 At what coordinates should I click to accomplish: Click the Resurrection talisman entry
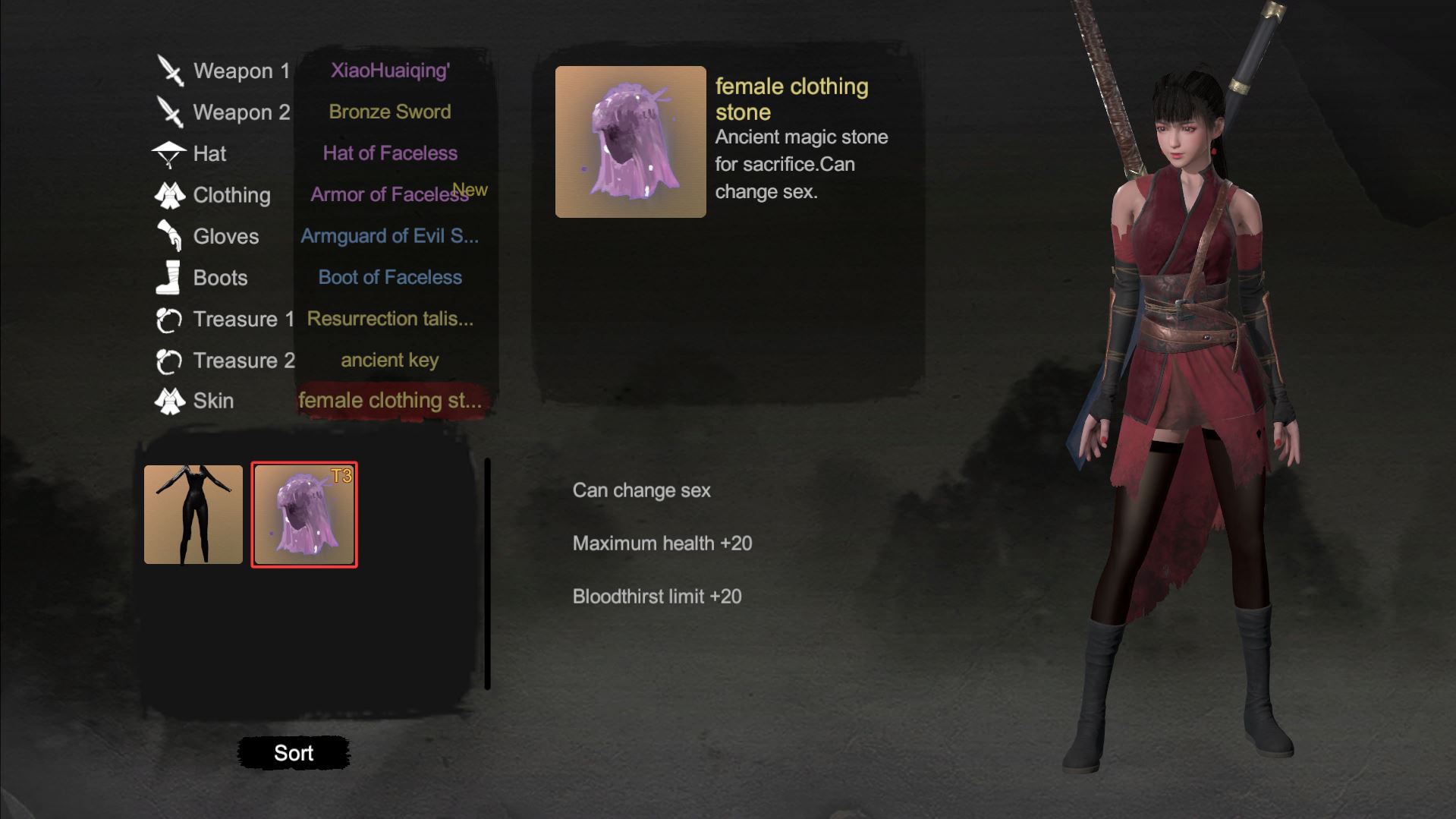tap(391, 319)
